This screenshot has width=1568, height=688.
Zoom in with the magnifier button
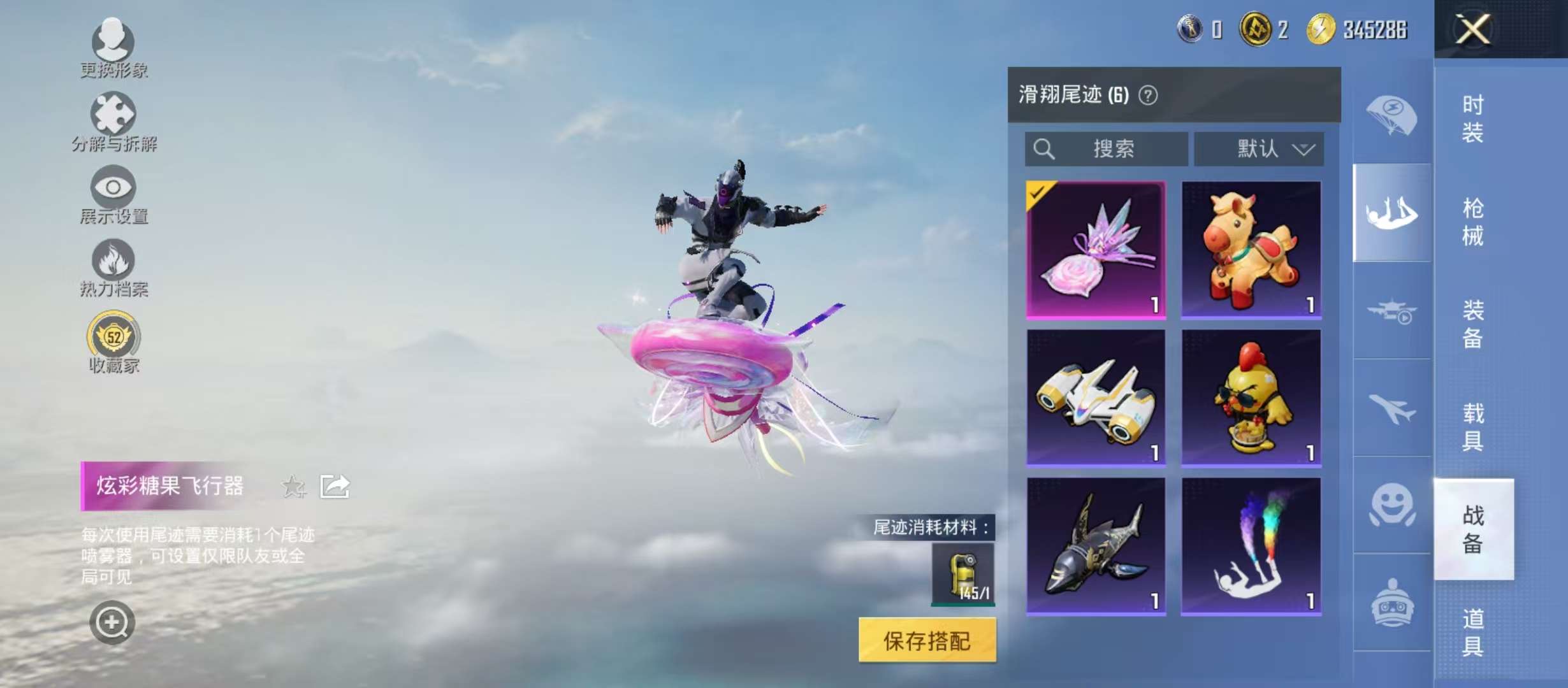pos(112,622)
